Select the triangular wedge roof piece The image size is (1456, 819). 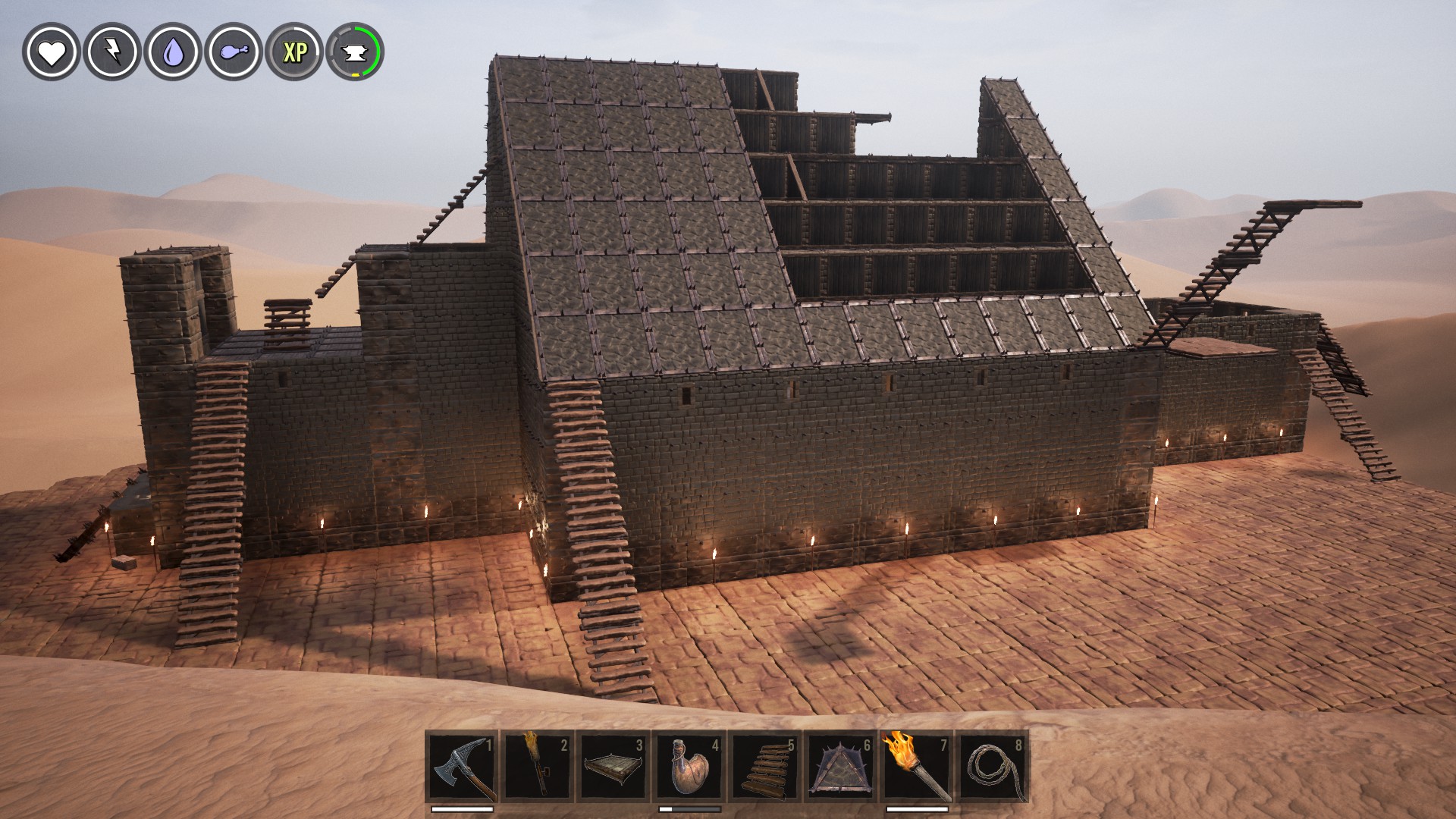point(840,767)
